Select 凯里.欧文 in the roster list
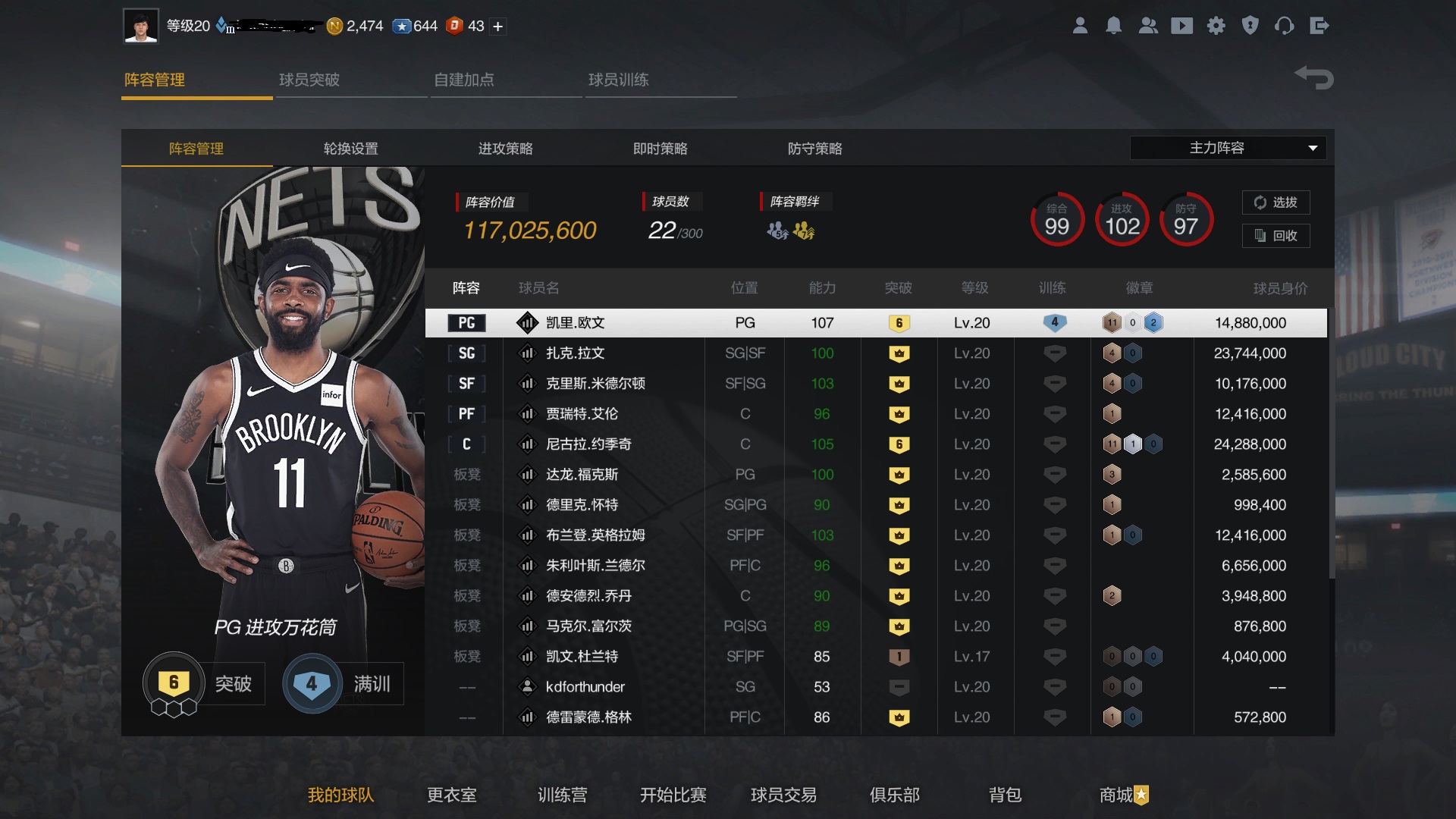Image resolution: width=1456 pixels, height=819 pixels. (x=576, y=322)
